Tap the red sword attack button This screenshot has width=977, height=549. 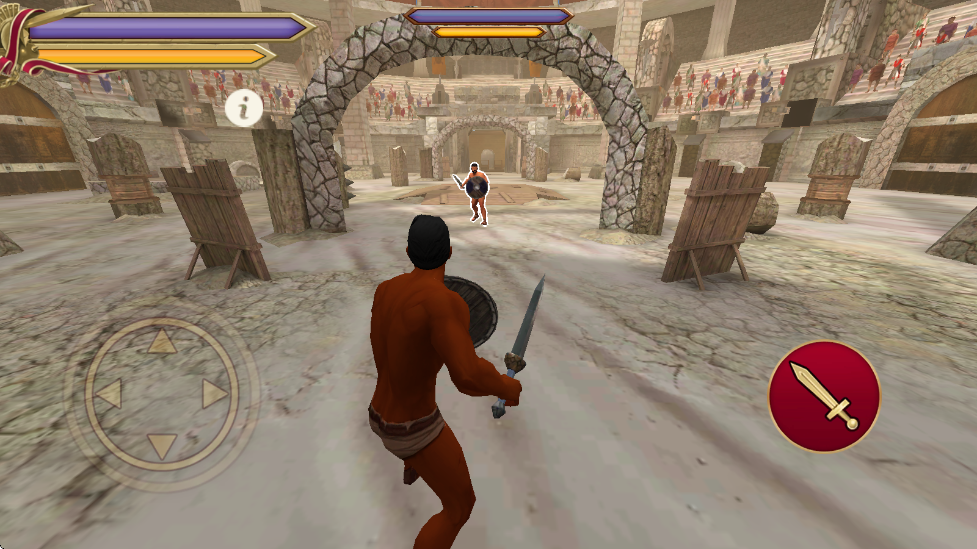(824, 396)
